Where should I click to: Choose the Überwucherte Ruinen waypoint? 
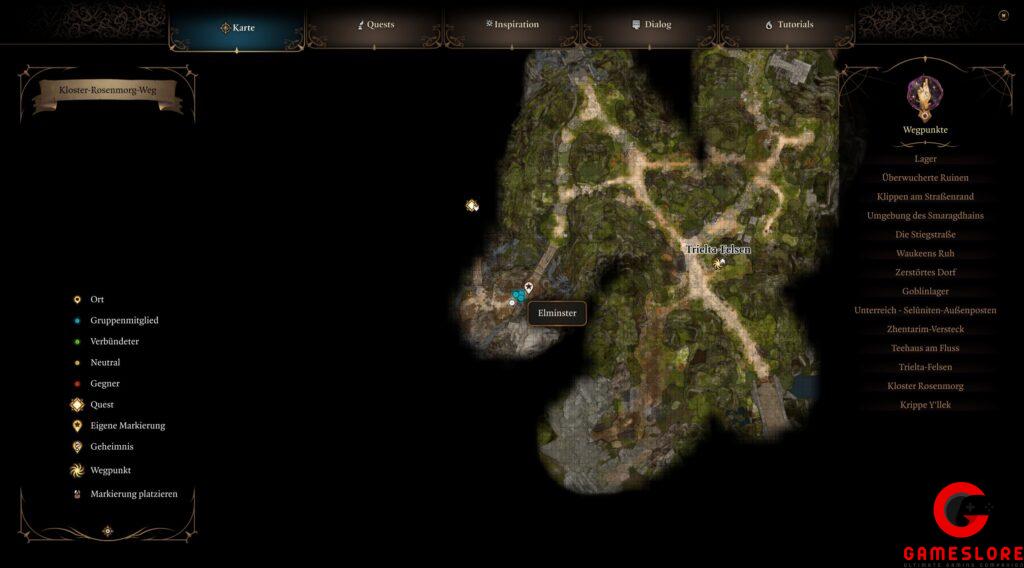pos(925,178)
